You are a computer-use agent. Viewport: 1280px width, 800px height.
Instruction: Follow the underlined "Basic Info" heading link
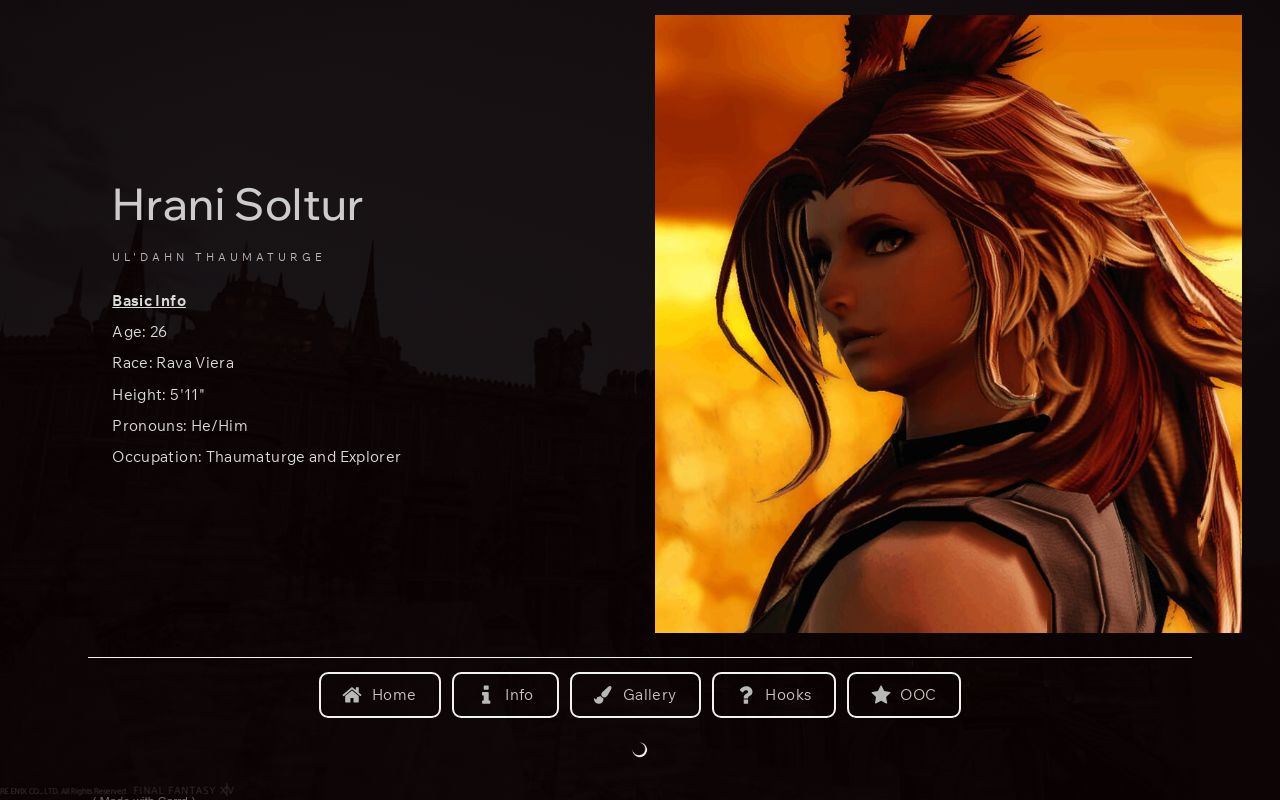[148, 301]
